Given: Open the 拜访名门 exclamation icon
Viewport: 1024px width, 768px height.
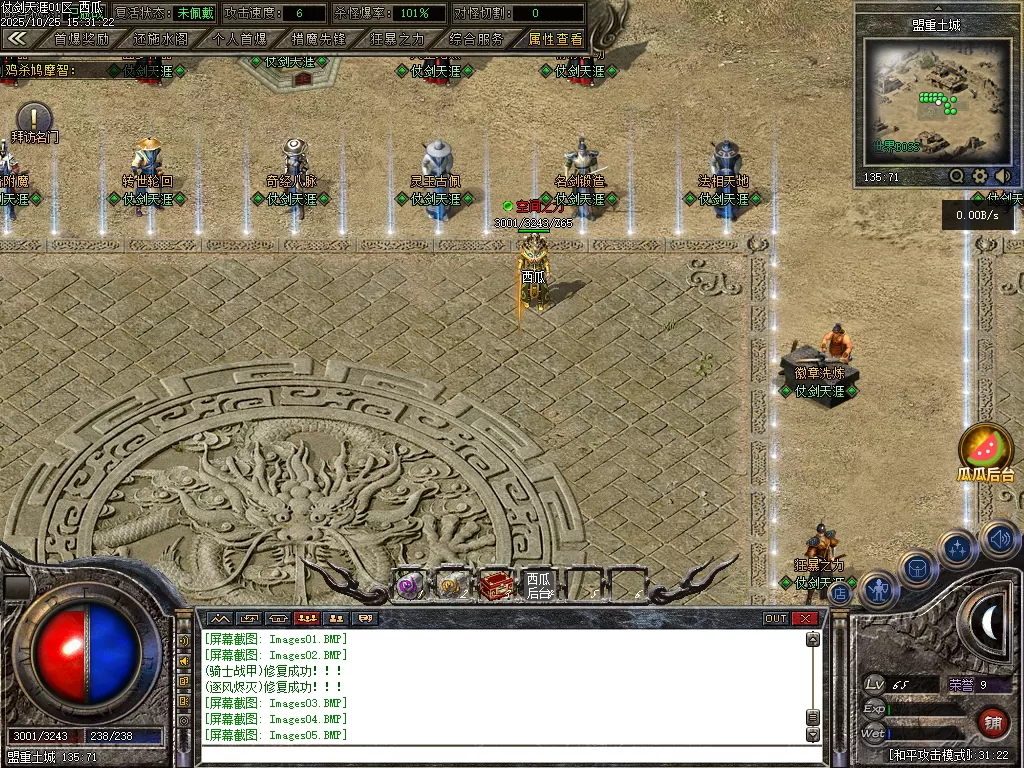Looking at the screenshot, I should [x=34, y=116].
